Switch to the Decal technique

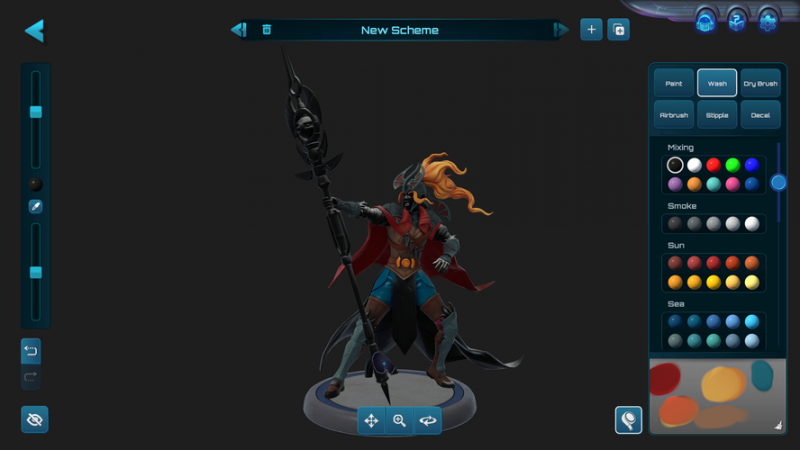pos(760,115)
